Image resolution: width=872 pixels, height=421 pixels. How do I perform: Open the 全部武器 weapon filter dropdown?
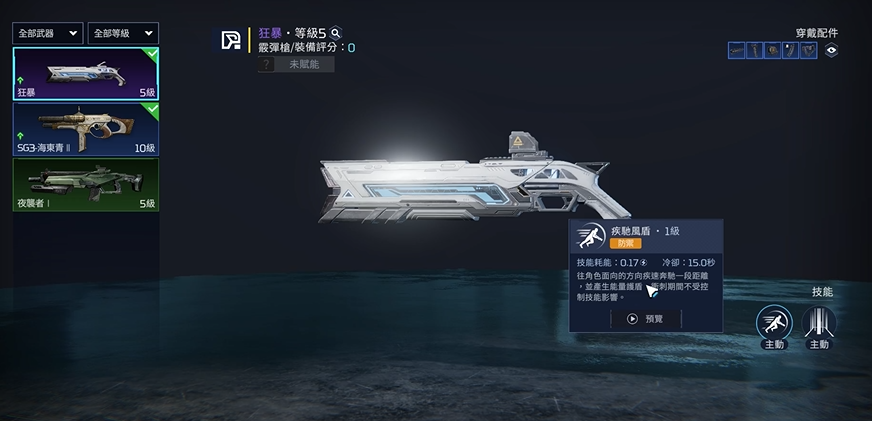pos(47,33)
